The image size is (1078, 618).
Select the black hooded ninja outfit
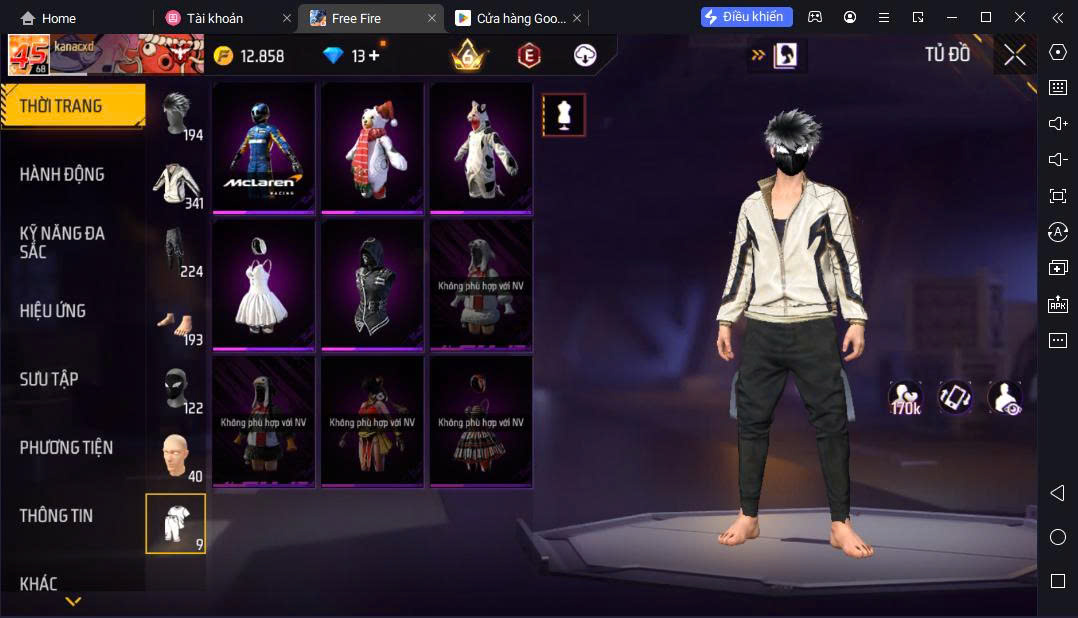(x=373, y=285)
